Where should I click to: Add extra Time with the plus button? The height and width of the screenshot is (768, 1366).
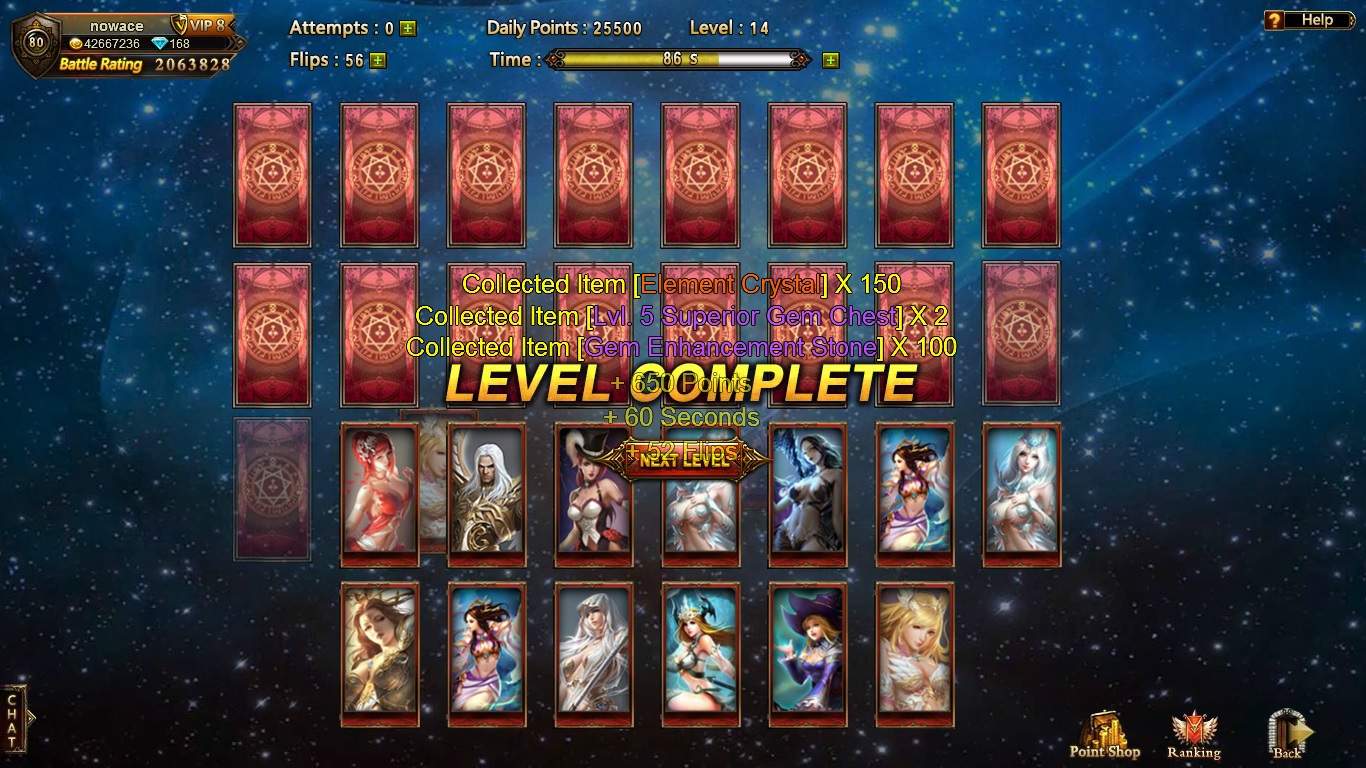coord(830,60)
